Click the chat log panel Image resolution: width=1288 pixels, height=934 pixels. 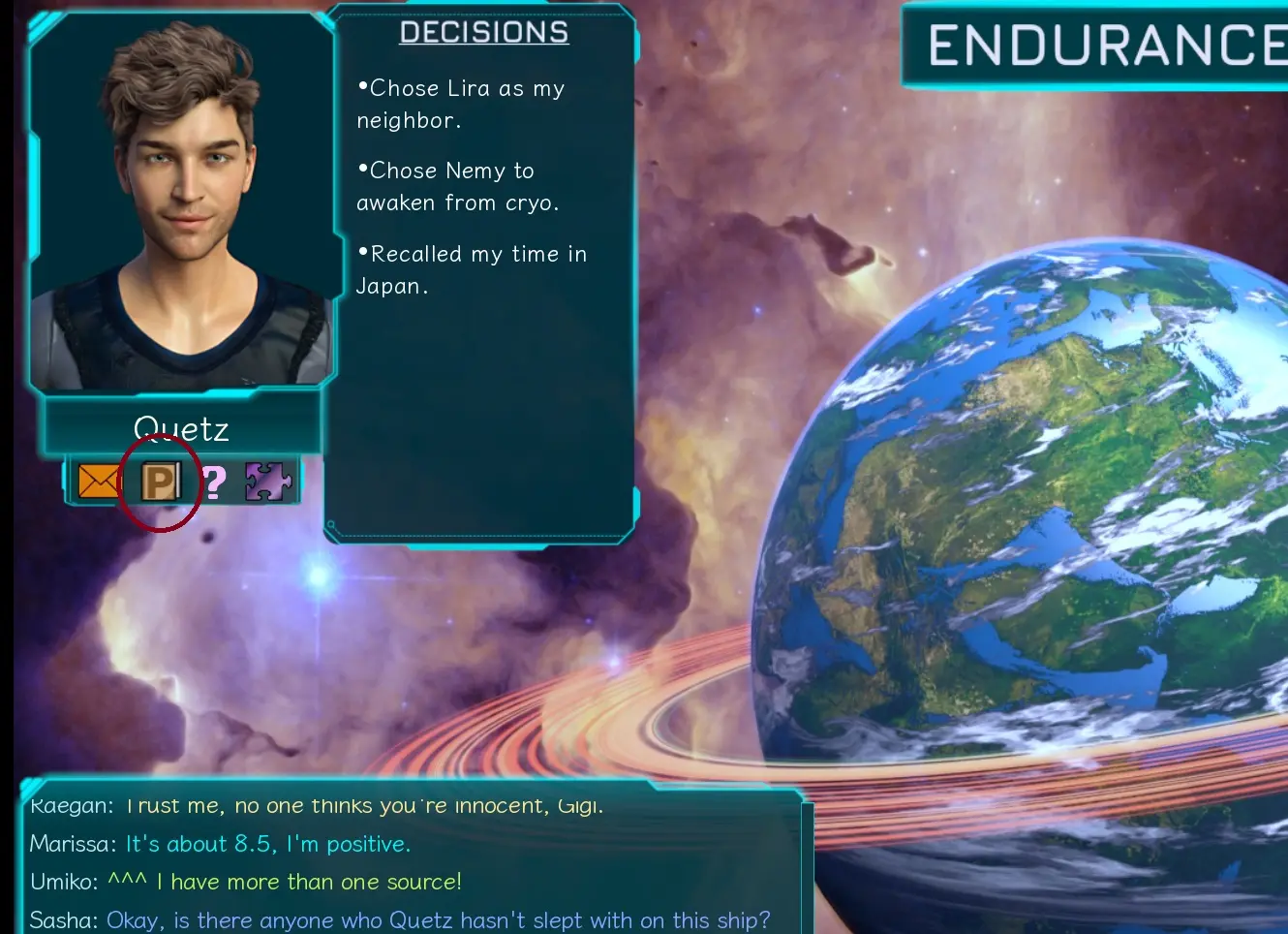pyautogui.click(x=412, y=862)
